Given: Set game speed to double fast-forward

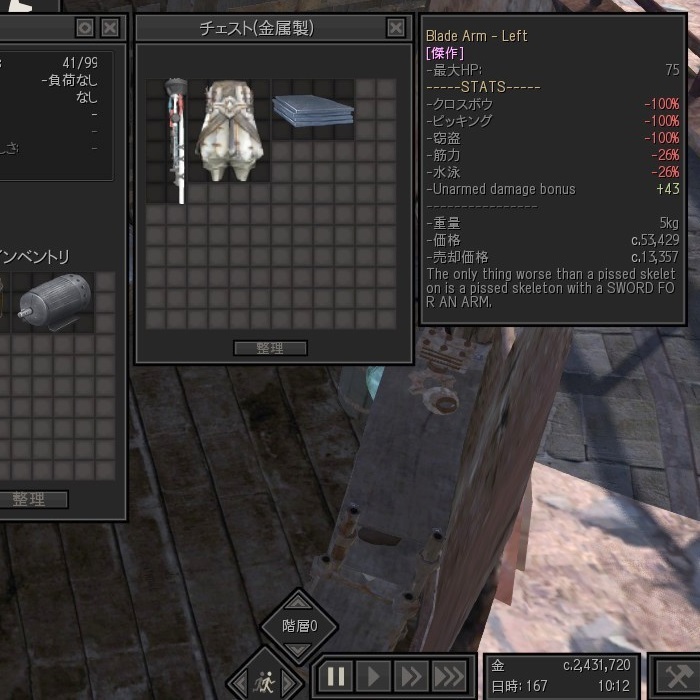Looking at the screenshot, I should pos(410,676).
